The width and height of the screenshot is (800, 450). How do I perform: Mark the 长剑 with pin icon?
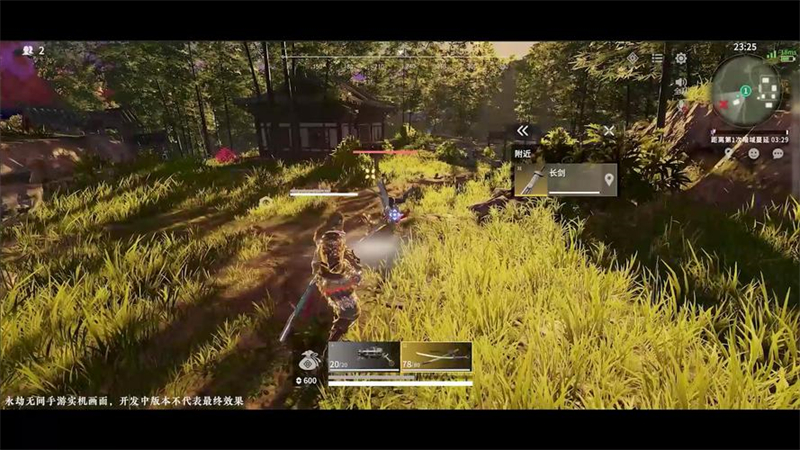tap(608, 179)
